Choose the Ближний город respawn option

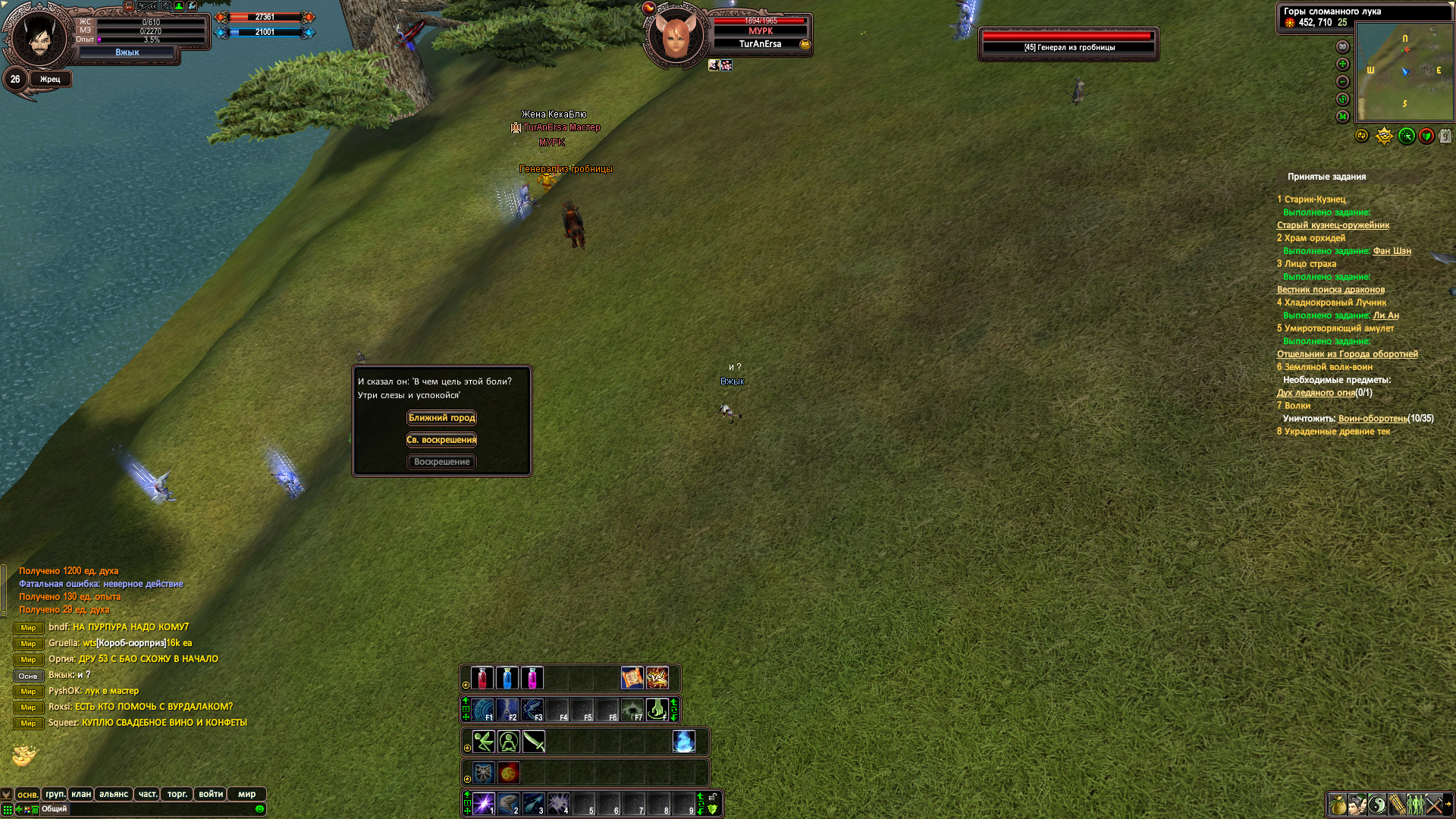pos(441,418)
